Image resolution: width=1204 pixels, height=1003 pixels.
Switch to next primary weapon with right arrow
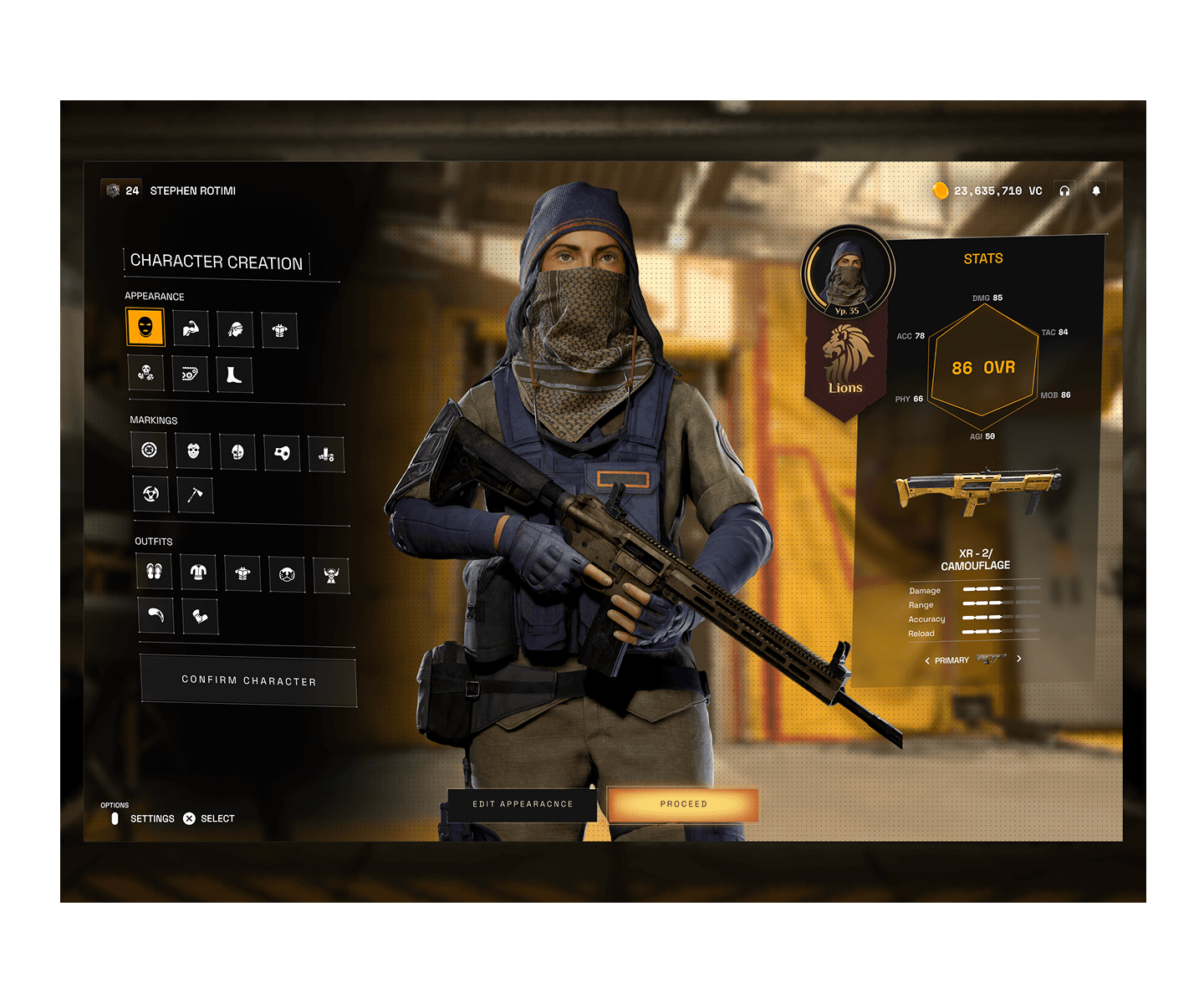[1018, 659]
